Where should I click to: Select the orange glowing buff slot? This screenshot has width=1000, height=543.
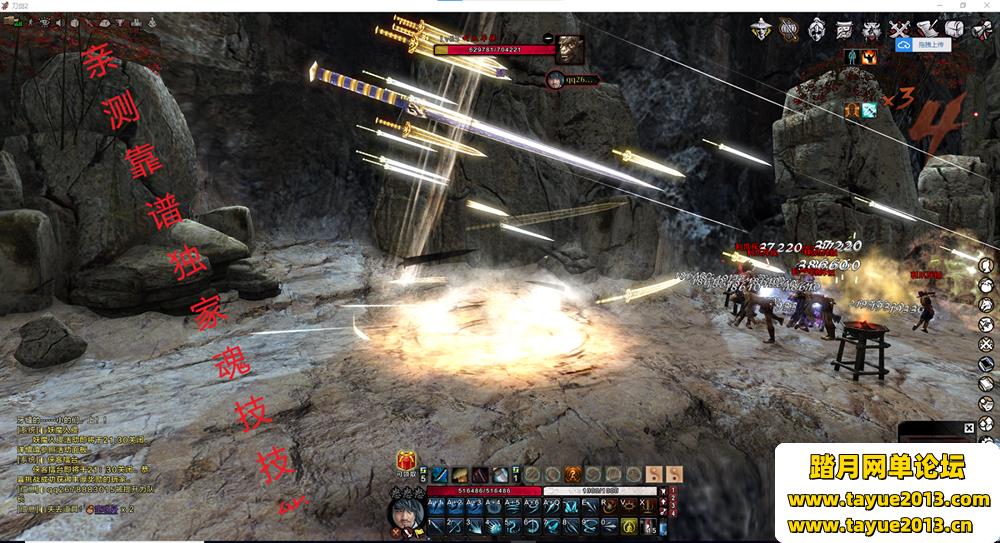click(x=853, y=109)
